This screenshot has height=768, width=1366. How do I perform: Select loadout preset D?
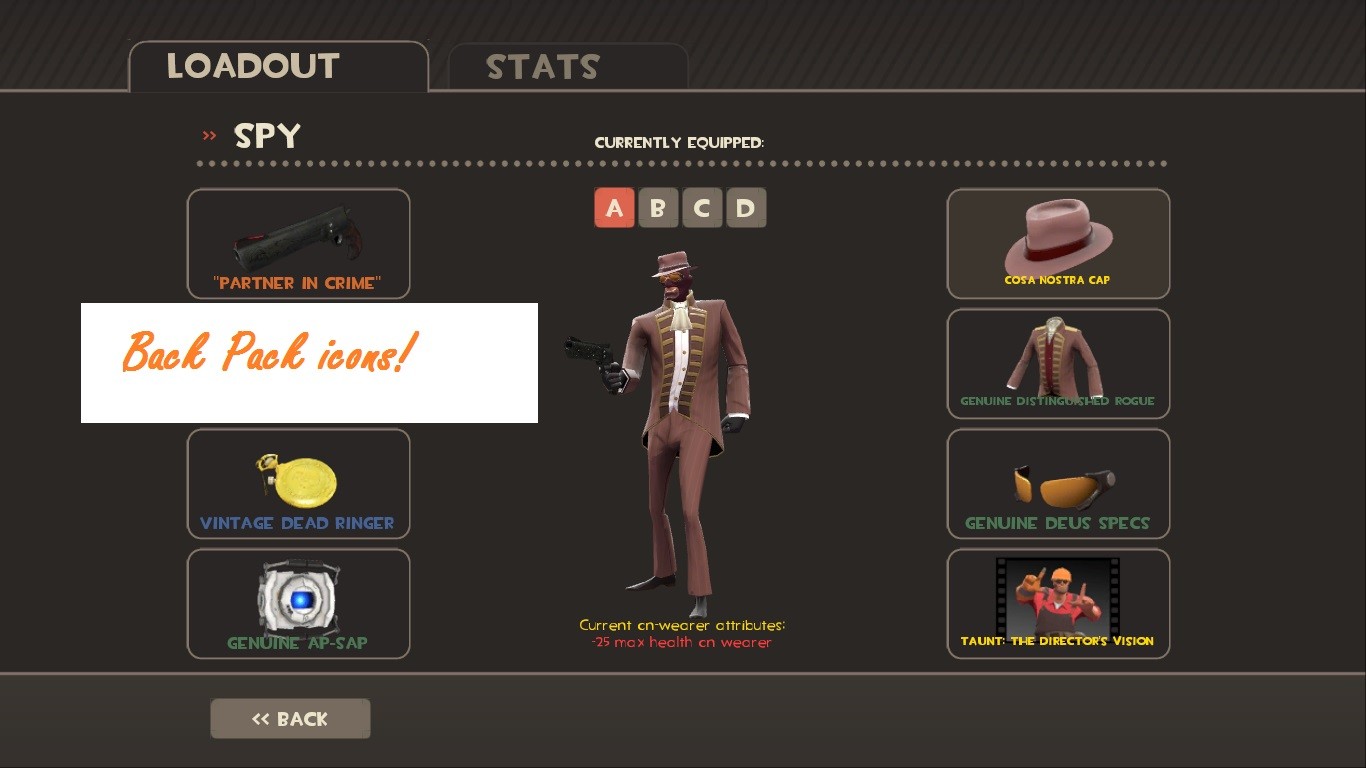point(746,208)
